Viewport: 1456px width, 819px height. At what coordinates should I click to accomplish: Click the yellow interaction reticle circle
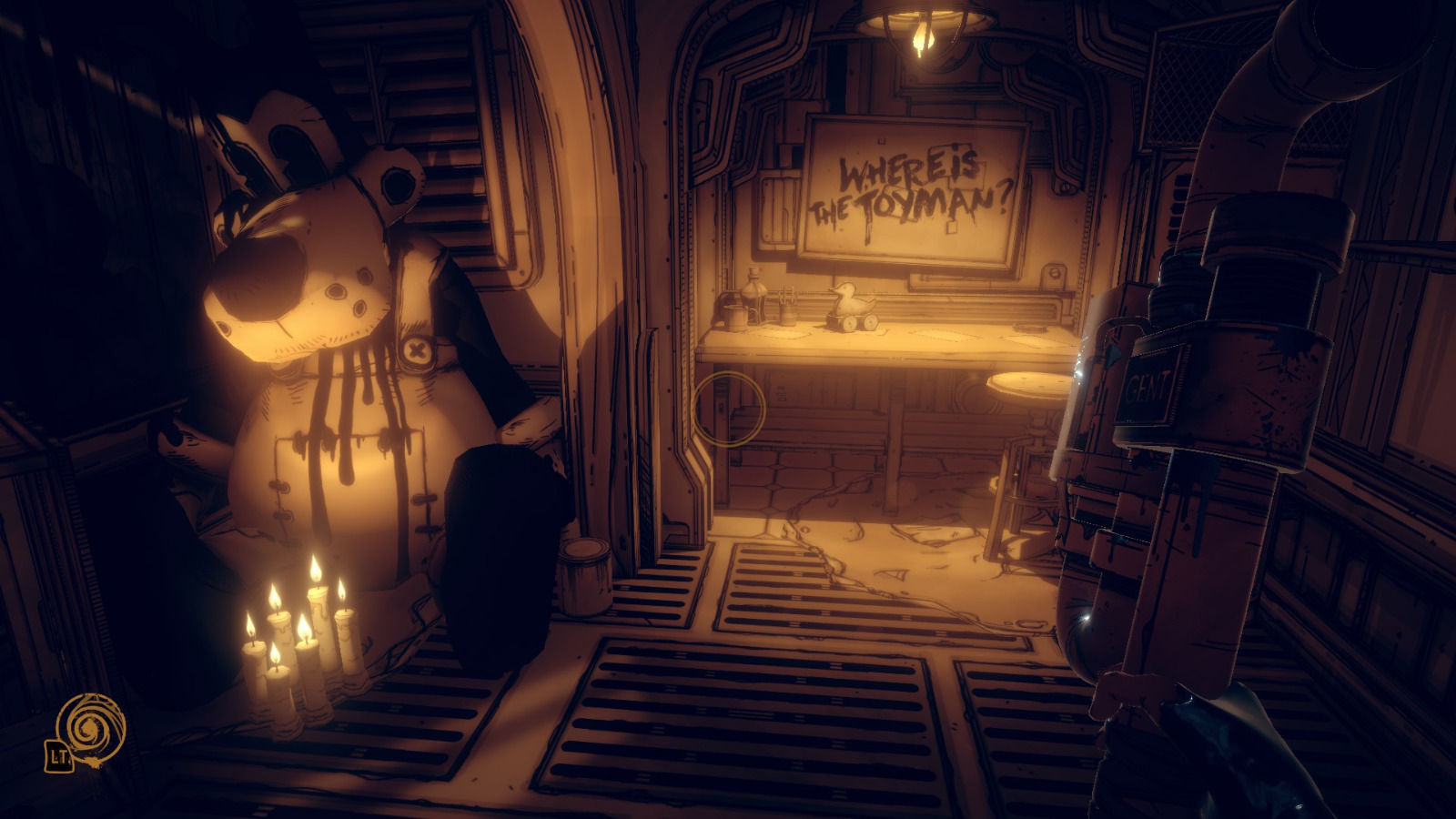(x=728, y=409)
